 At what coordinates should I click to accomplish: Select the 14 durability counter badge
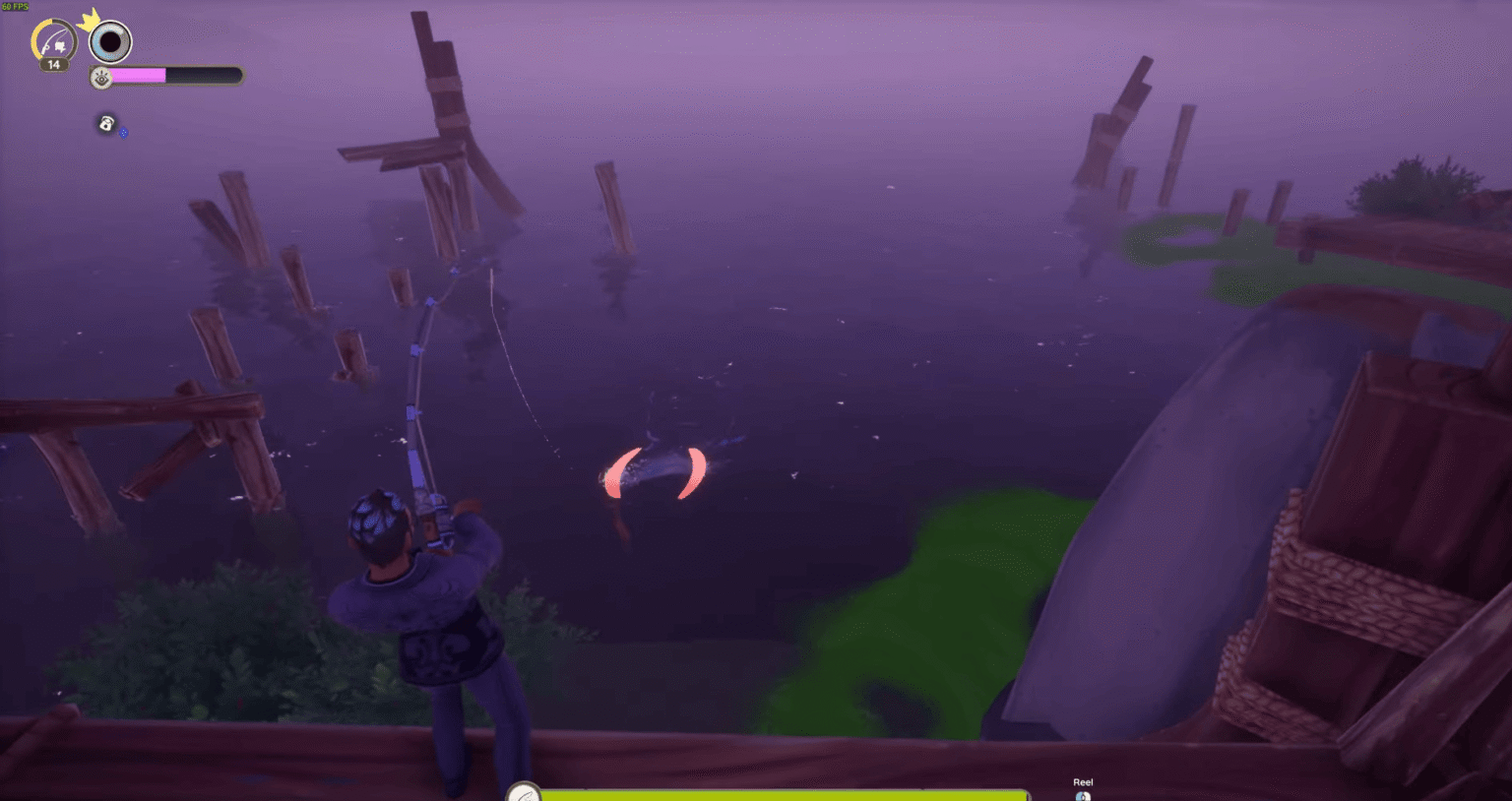click(54, 66)
